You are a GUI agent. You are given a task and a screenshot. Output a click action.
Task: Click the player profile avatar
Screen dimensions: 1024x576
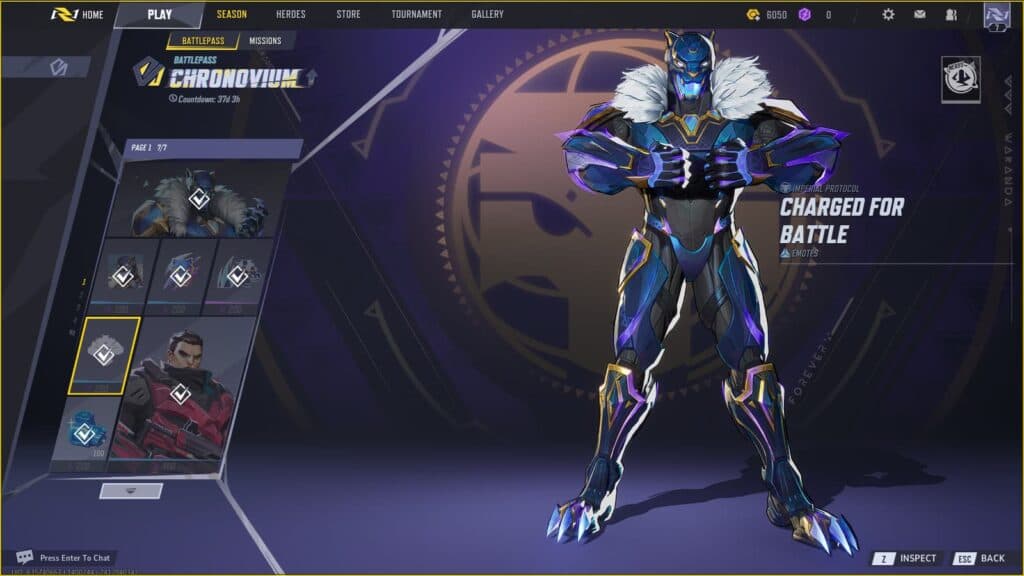pyautogui.click(x=996, y=15)
